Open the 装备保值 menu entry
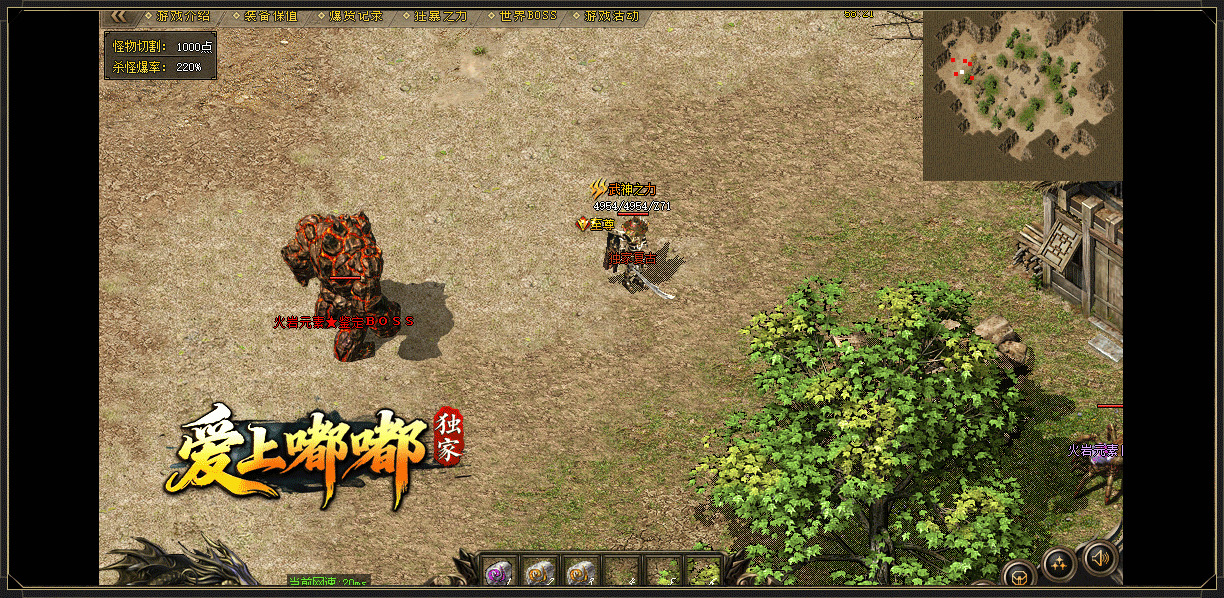 click(270, 16)
